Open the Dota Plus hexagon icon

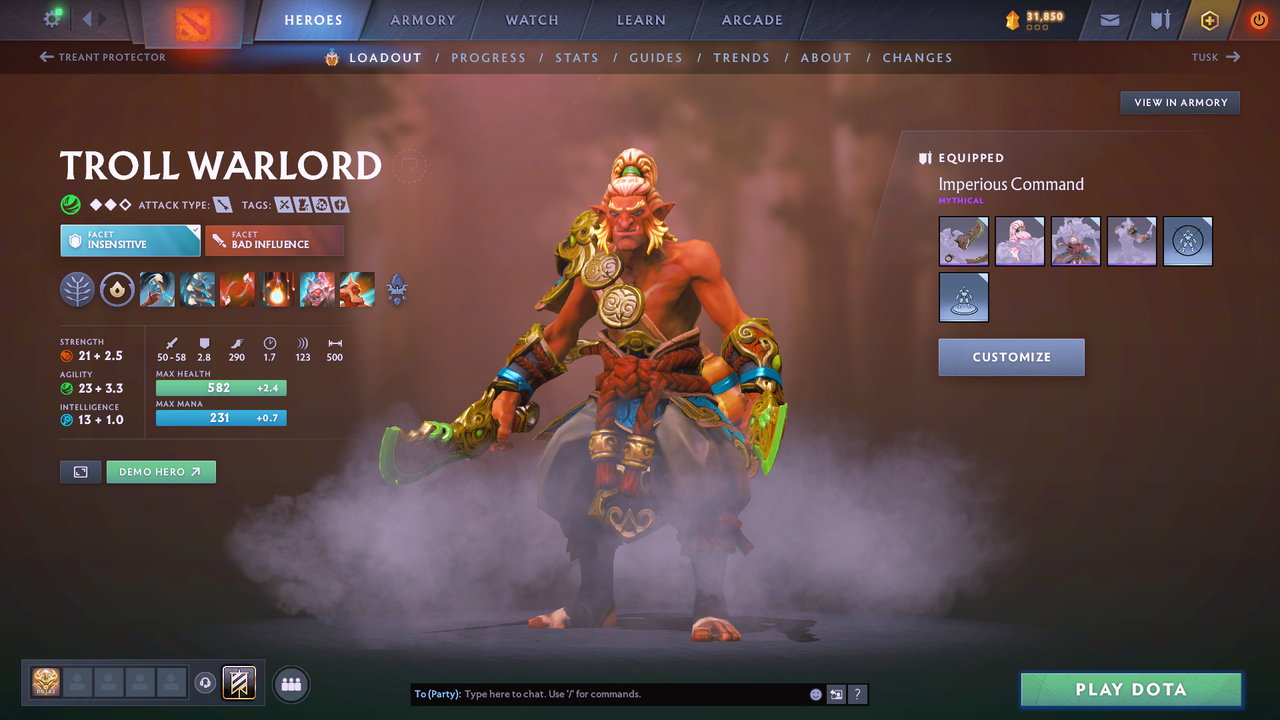click(x=1209, y=20)
